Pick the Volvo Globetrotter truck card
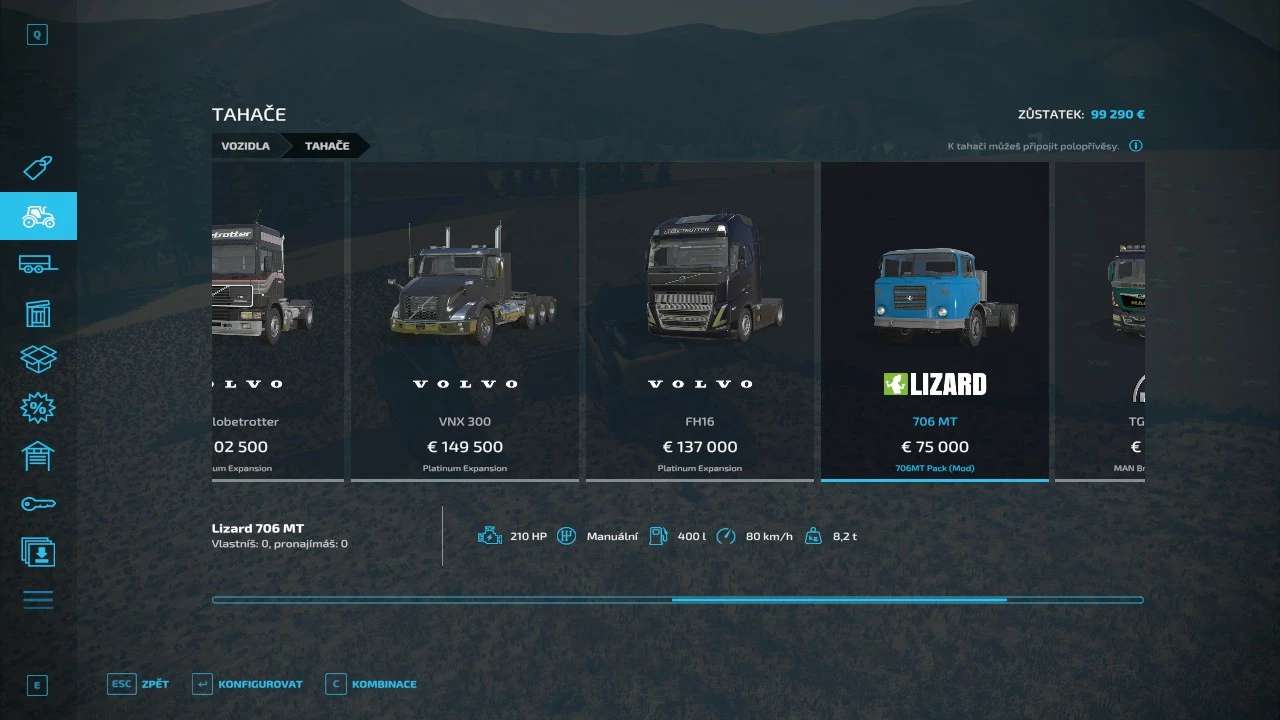This screenshot has width=1280, height=720. (x=277, y=322)
